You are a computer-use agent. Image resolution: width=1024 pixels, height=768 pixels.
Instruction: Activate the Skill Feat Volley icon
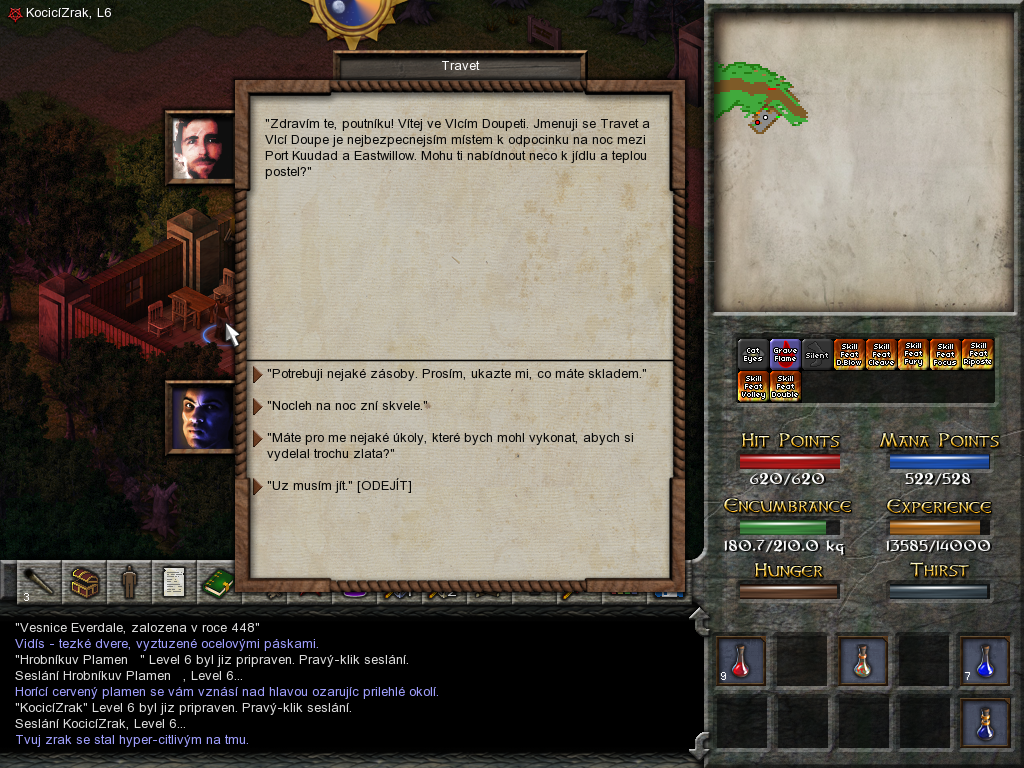753,386
